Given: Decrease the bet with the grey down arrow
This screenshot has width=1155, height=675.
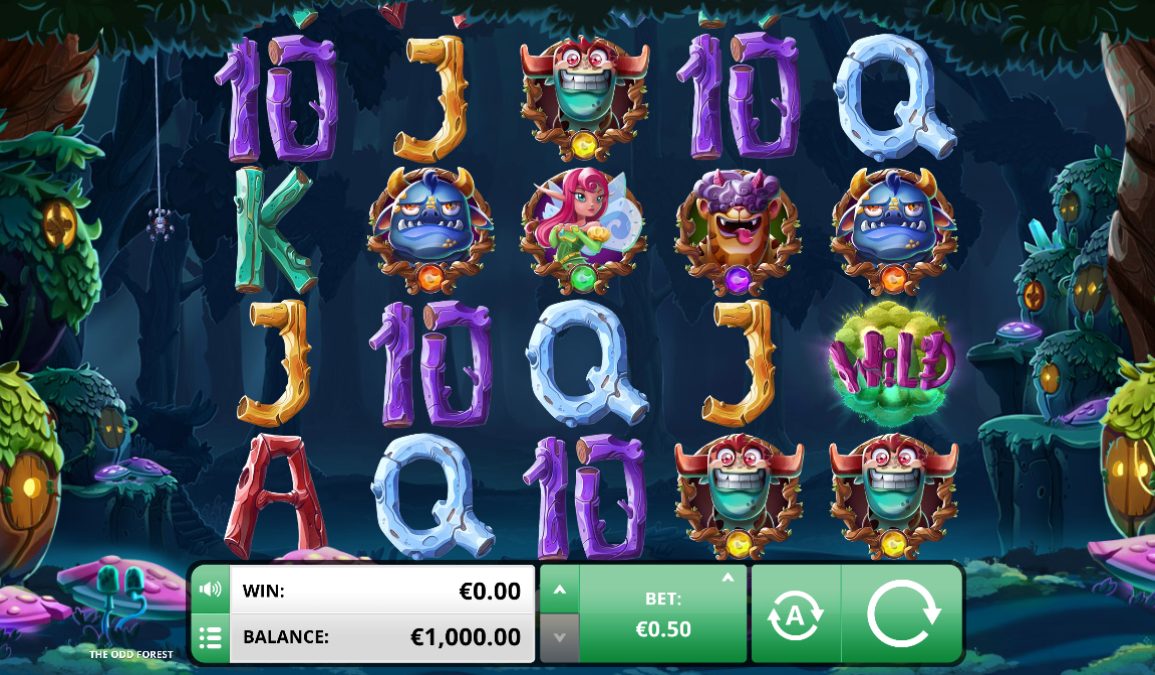Looking at the screenshot, I should point(559,637).
